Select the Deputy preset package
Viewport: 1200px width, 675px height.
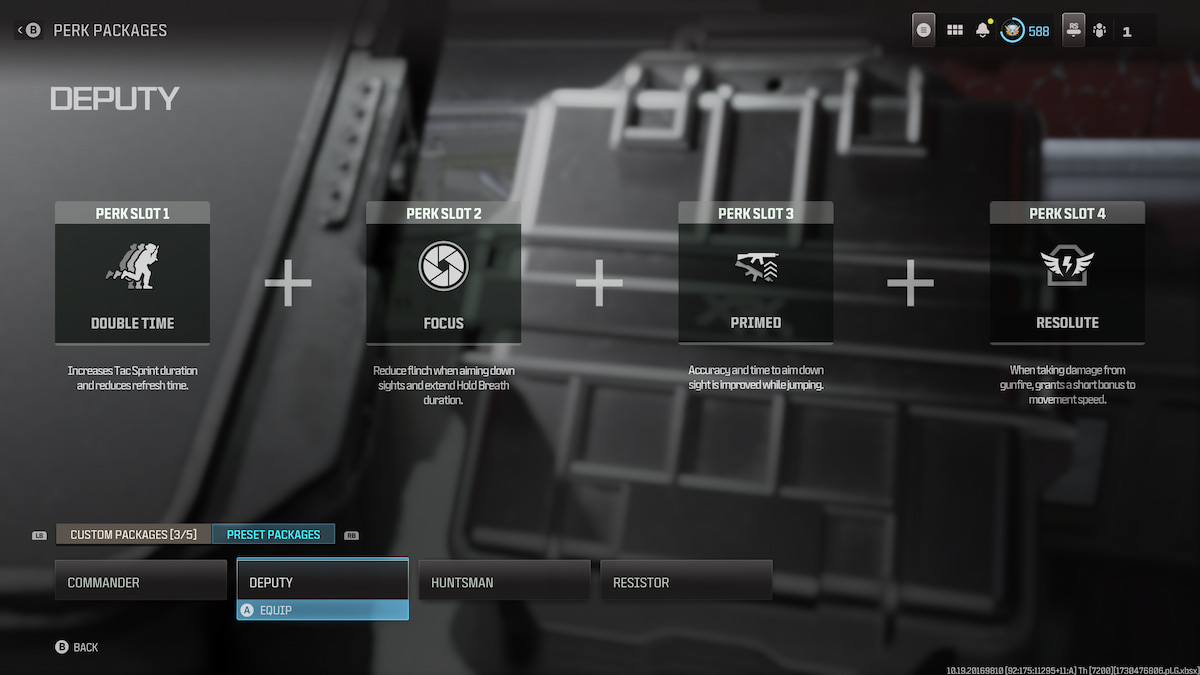[322, 581]
